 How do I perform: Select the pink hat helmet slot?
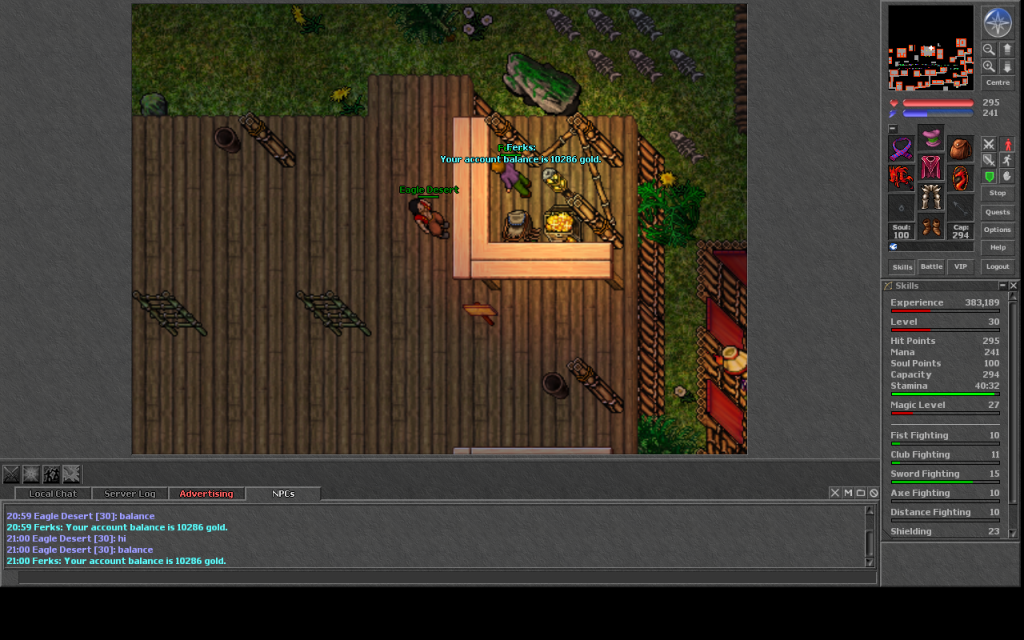pos(931,138)
